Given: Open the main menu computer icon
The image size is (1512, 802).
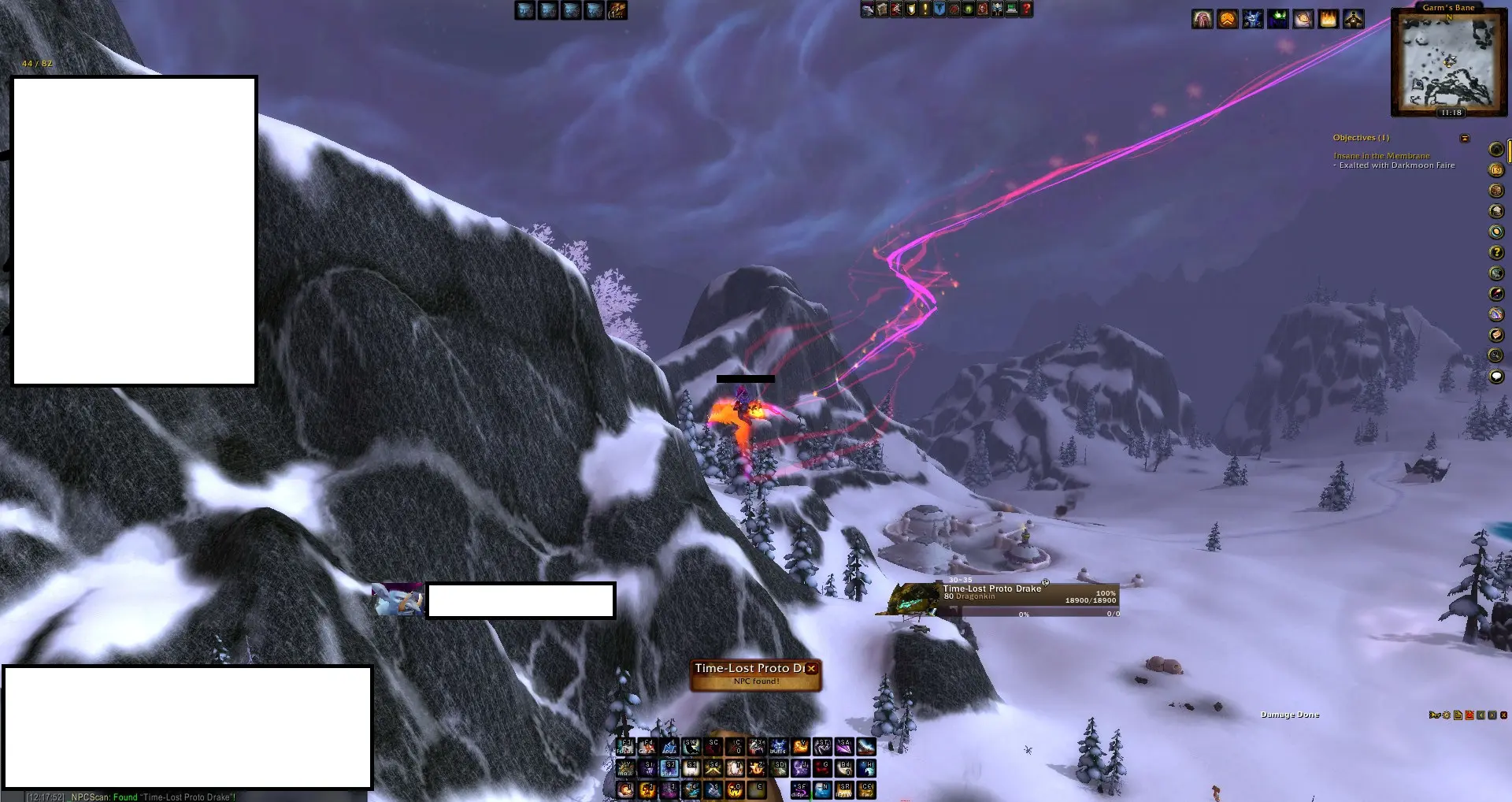Looking at the screenshot, I should (x=1012, y=9).
